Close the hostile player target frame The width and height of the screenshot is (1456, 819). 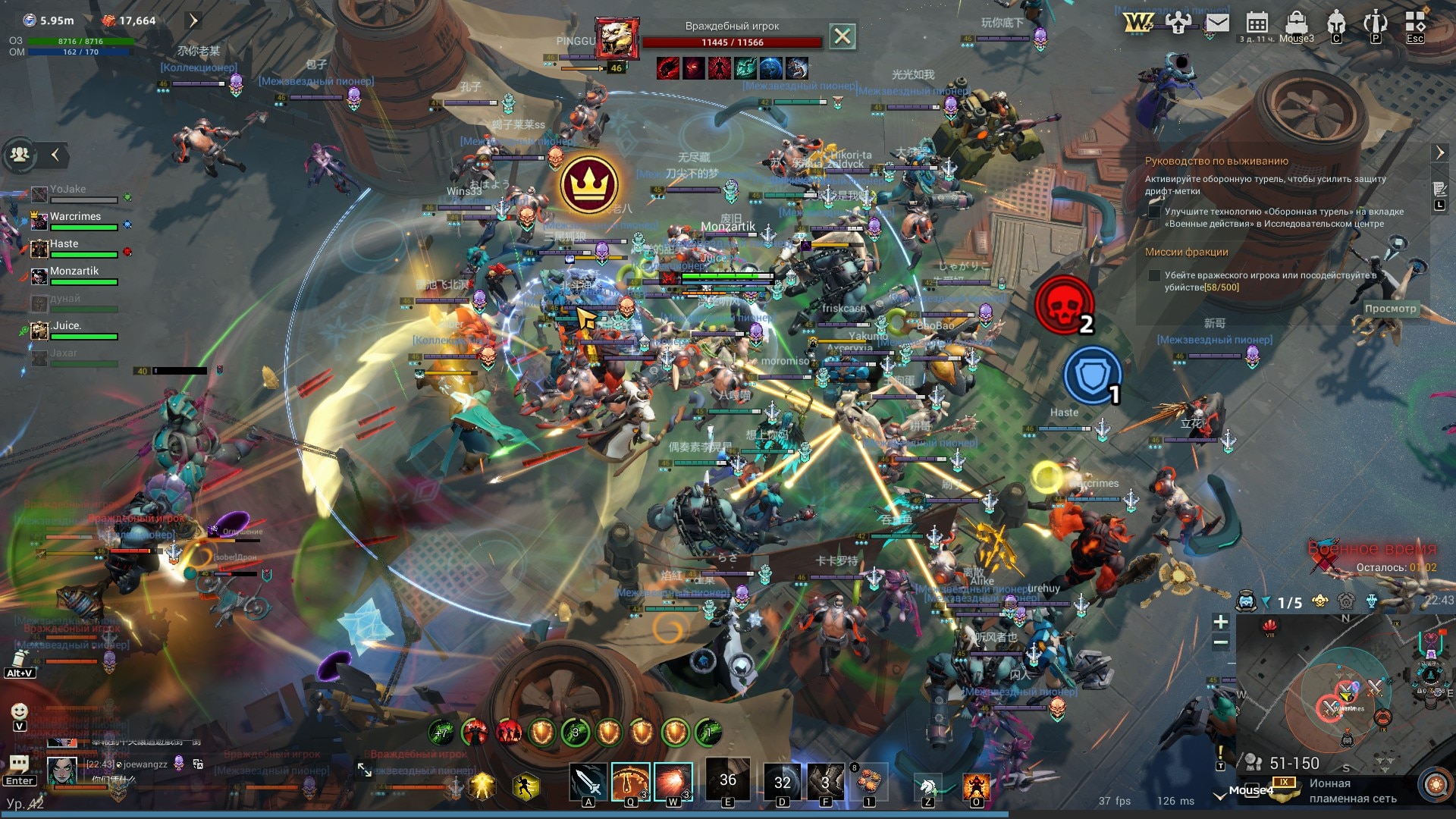coord(842,36)
